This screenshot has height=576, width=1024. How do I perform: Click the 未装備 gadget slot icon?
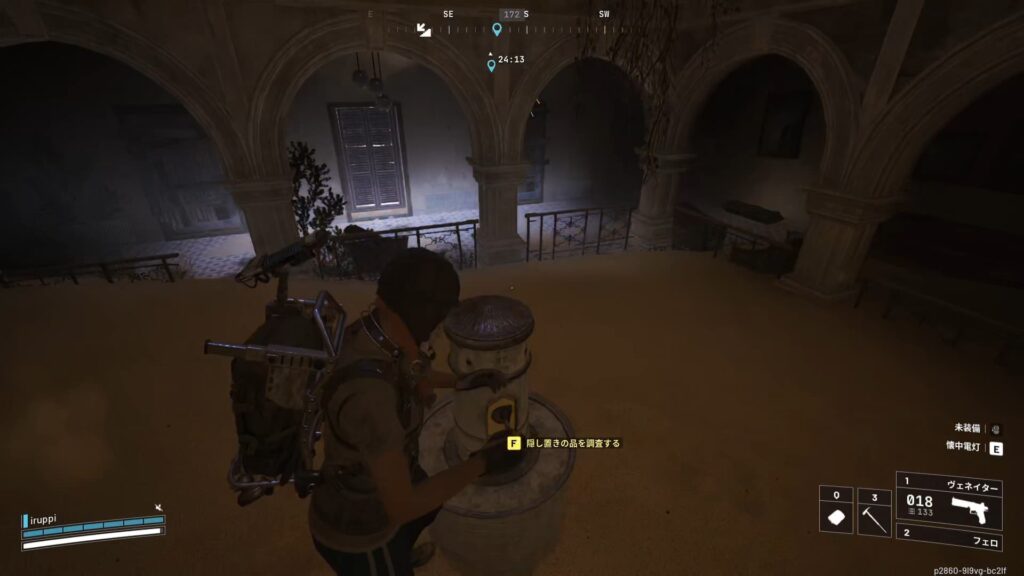[x=996, y=428]
